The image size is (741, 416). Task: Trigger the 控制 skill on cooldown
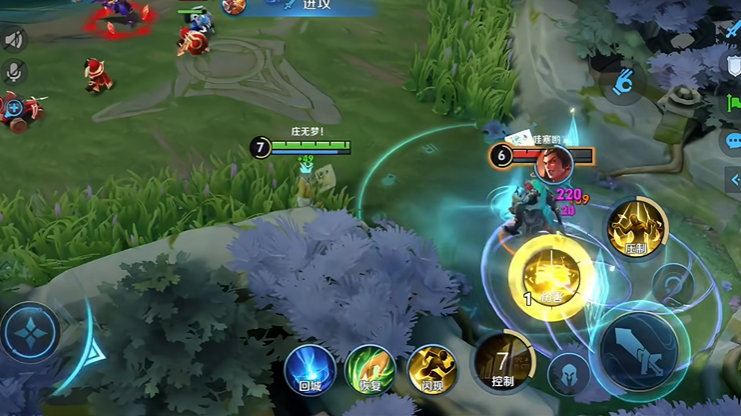click(x=502, y=360)
